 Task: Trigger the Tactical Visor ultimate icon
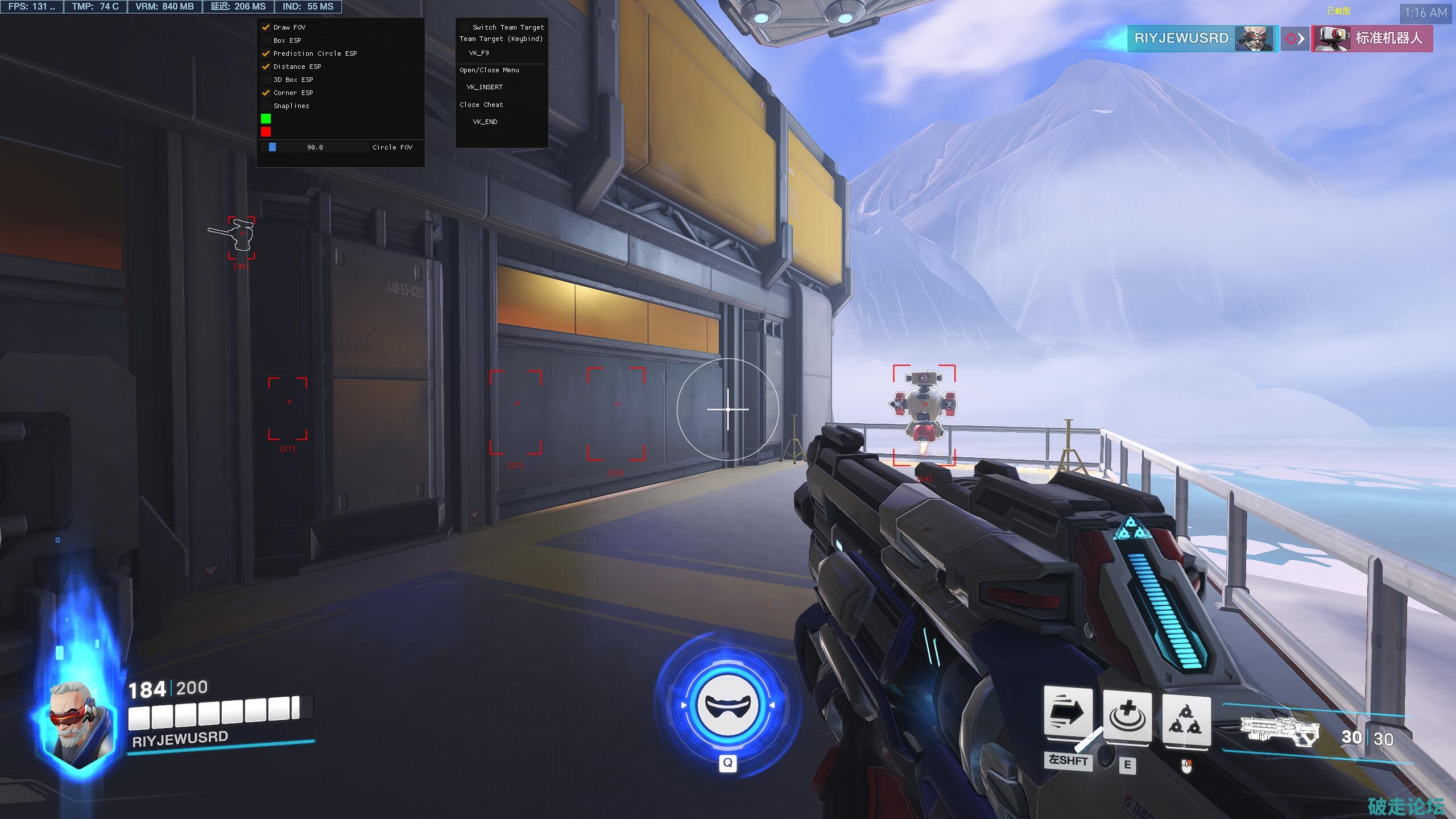tap(727, 705)
